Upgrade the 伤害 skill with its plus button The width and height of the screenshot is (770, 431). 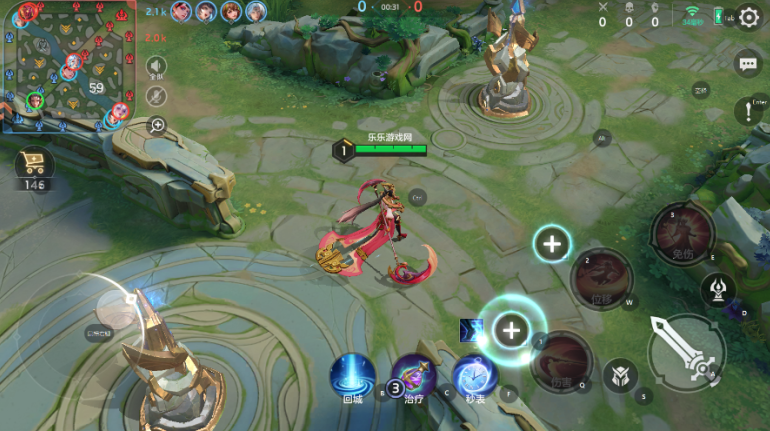click(511, 329)
